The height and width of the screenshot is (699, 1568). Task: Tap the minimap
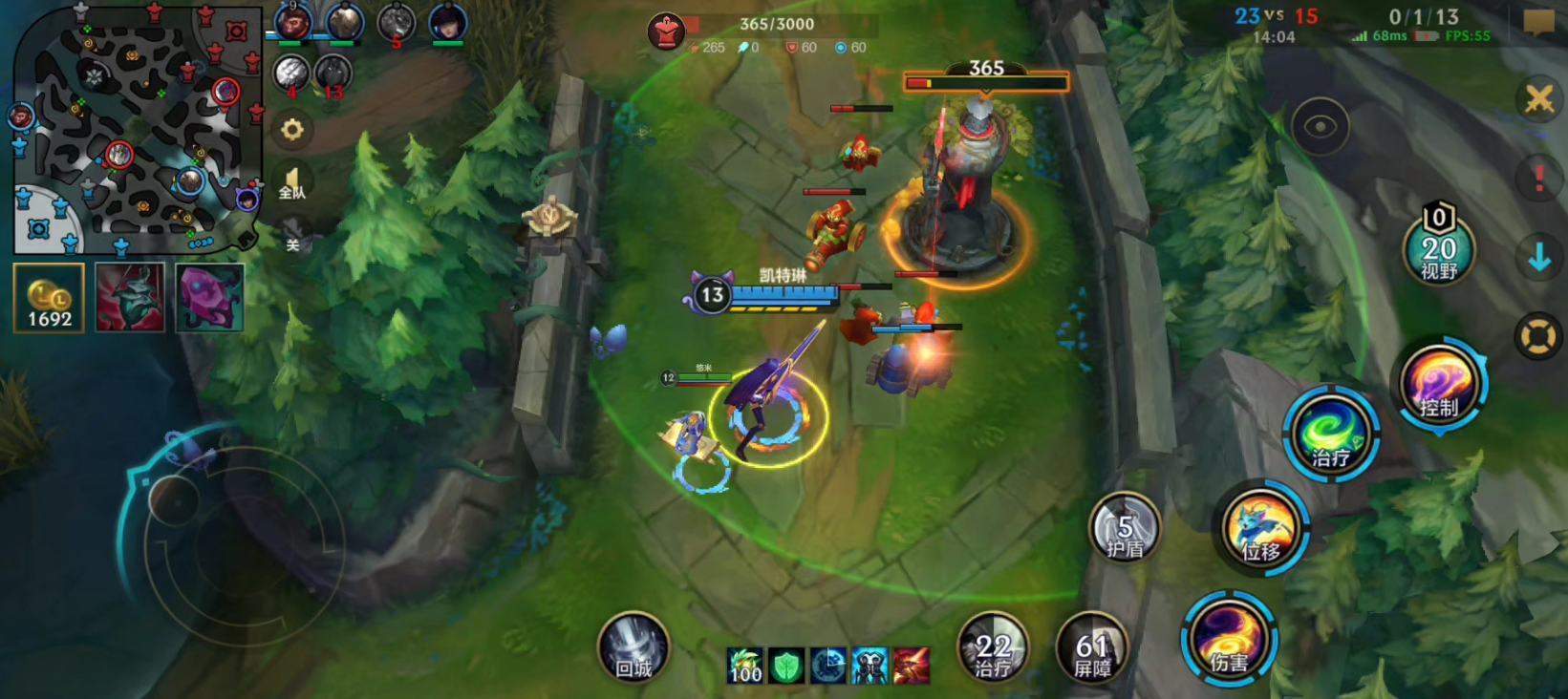tap(137, 128)
